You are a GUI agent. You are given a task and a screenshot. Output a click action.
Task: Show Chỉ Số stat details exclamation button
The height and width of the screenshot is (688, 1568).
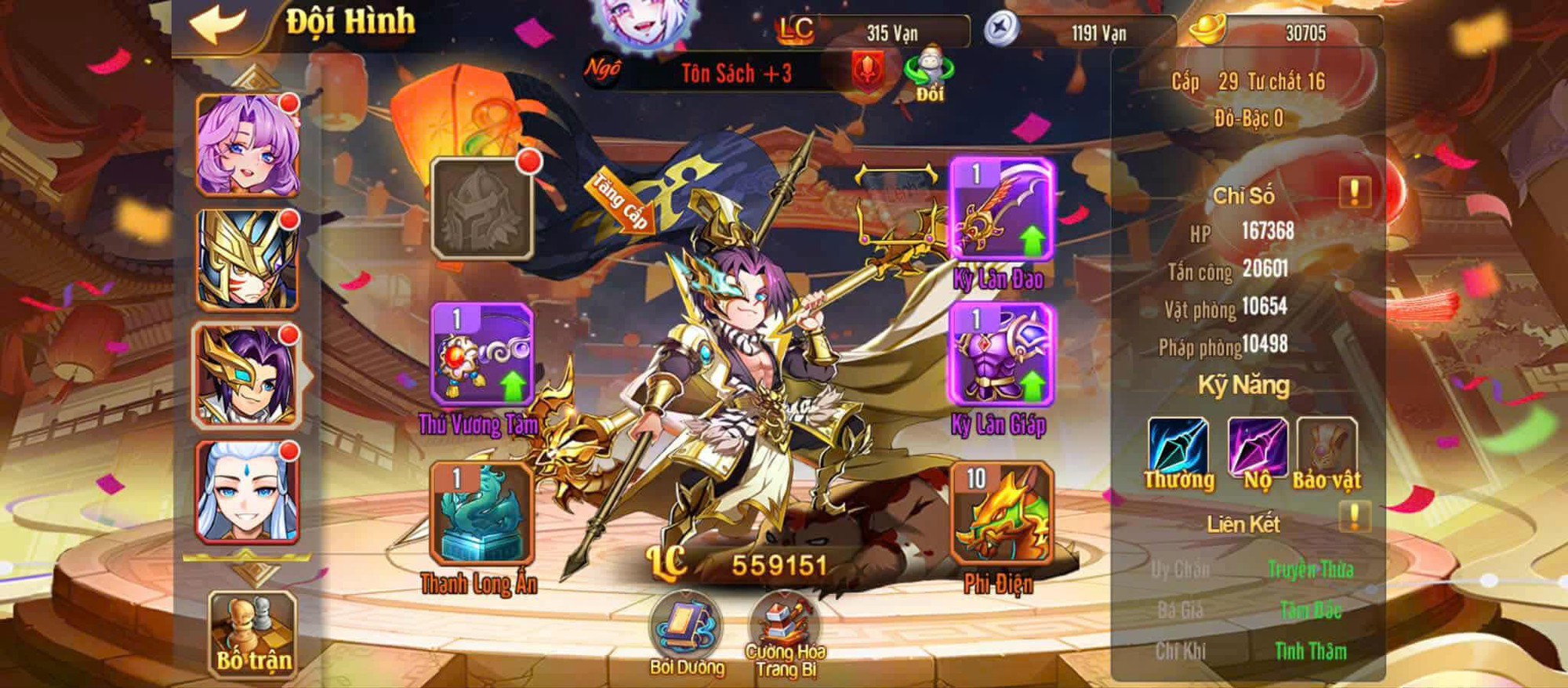coord(1354,192)
